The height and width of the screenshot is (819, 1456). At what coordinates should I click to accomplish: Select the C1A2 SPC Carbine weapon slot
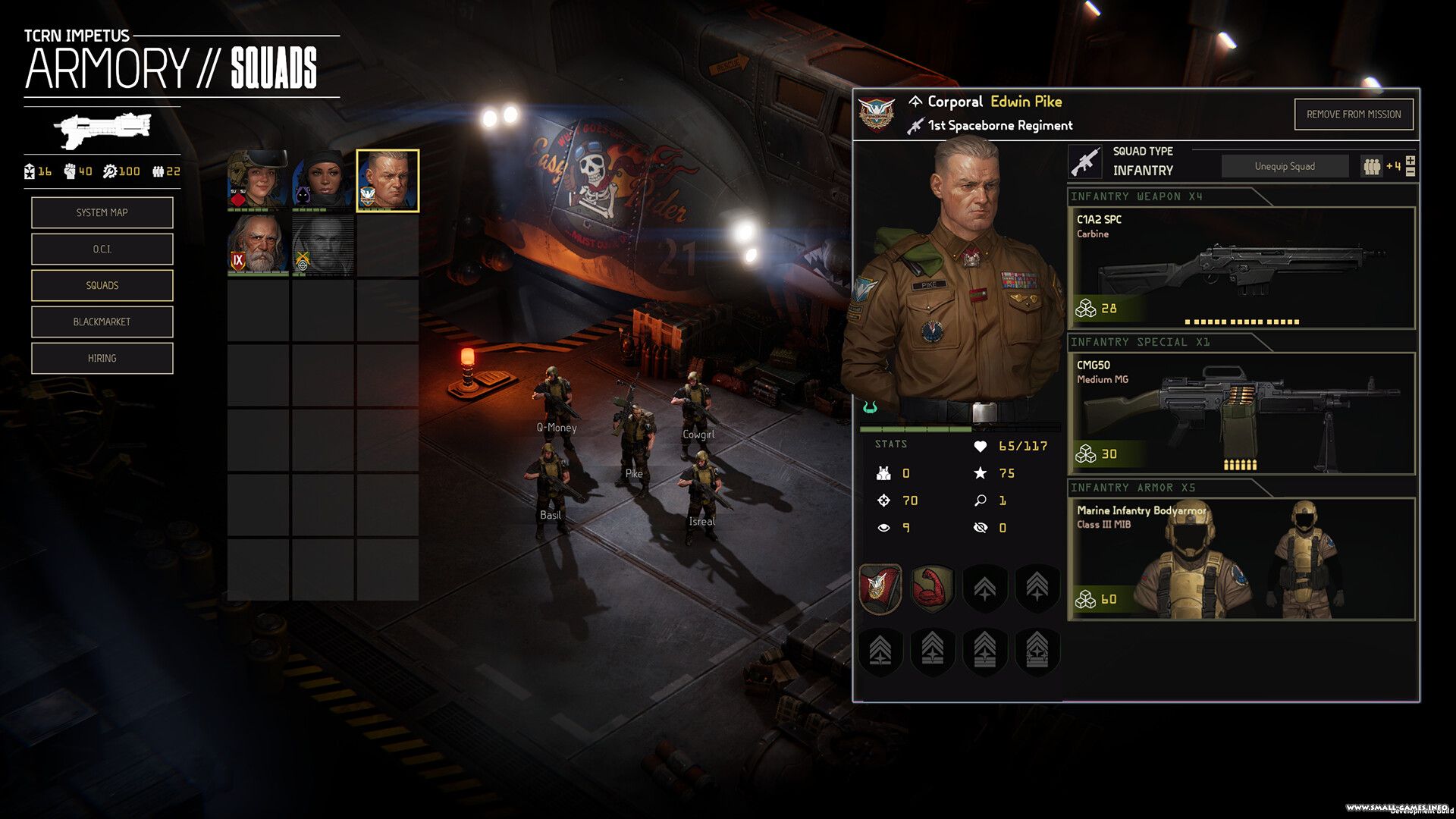[1241, 268]
